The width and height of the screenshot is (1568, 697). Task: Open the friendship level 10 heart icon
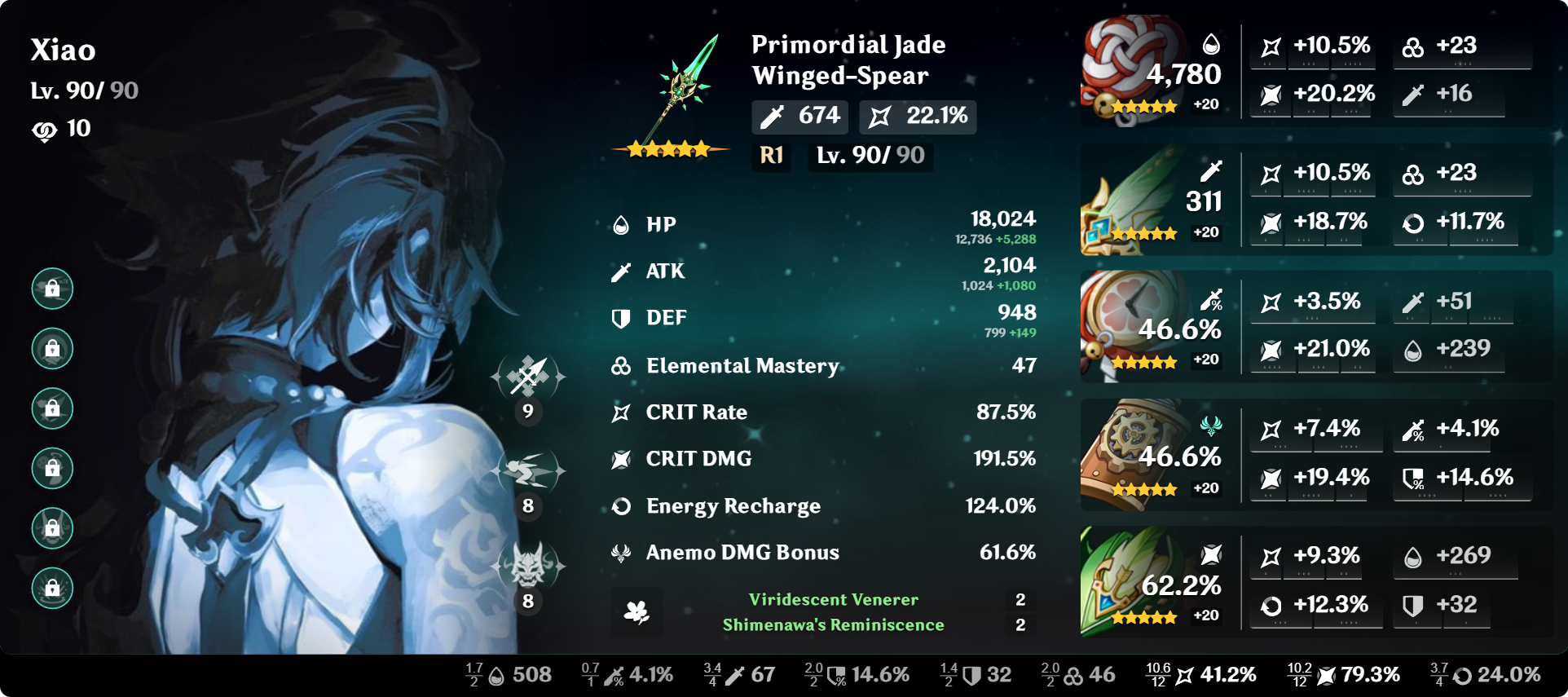pos(45,129)
